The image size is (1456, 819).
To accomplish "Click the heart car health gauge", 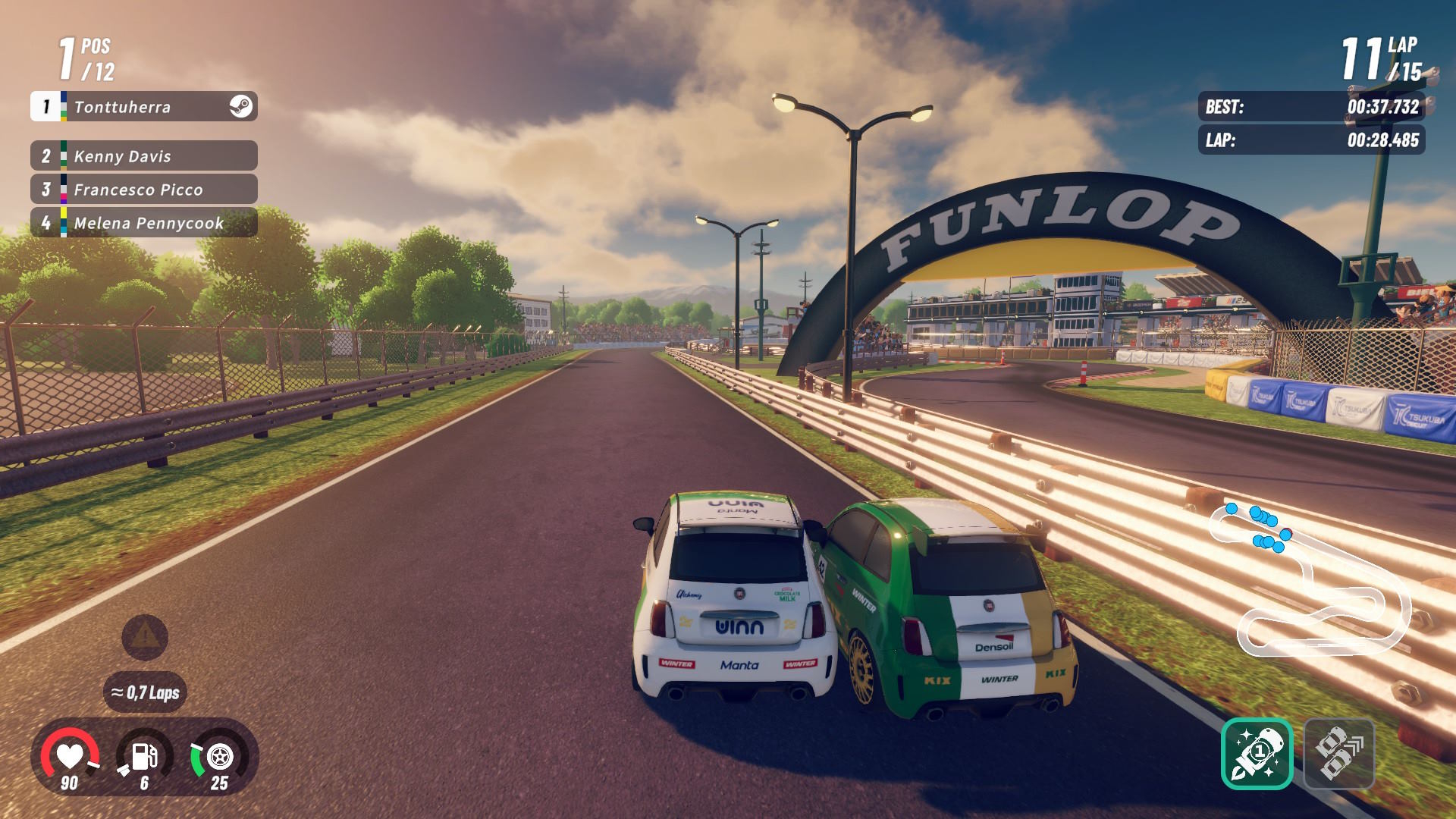I will tap(70, 756).
